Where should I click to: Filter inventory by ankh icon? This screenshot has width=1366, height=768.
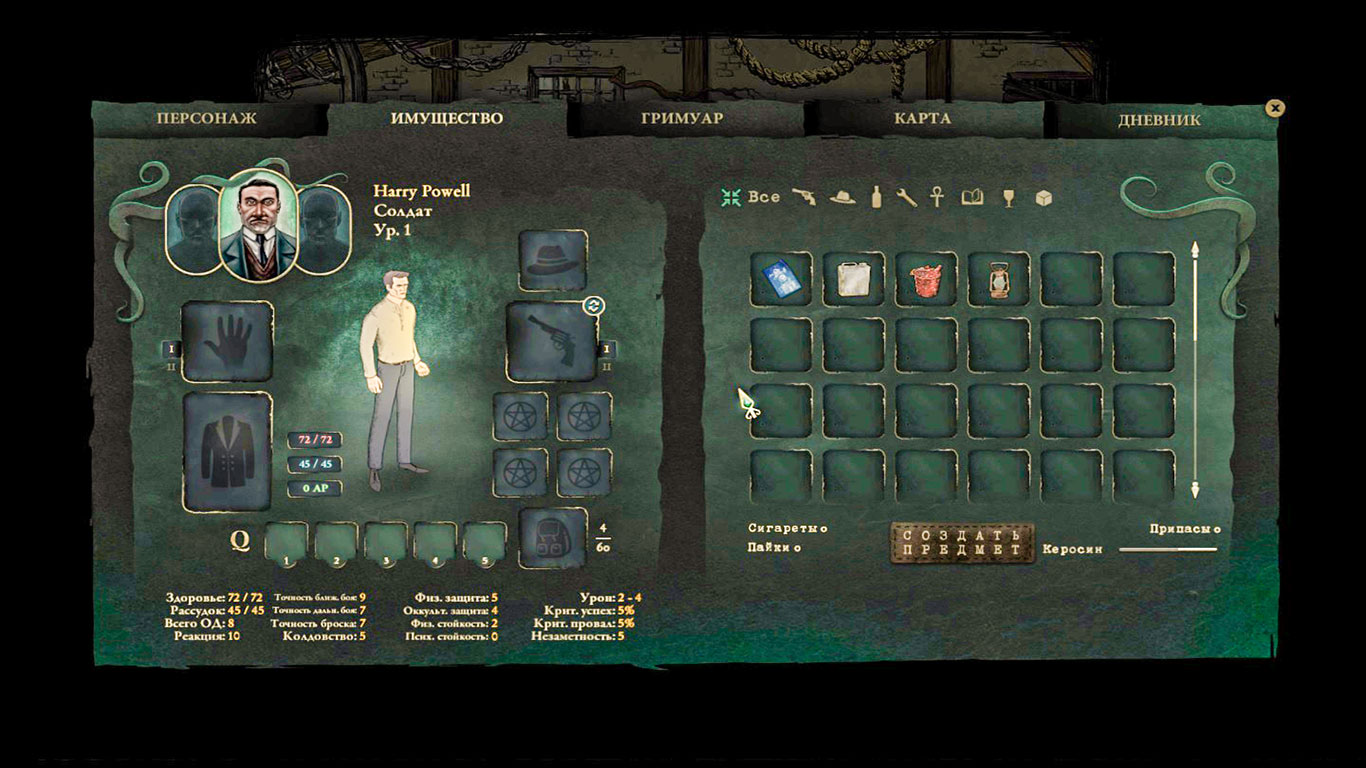tap(937, 197)
